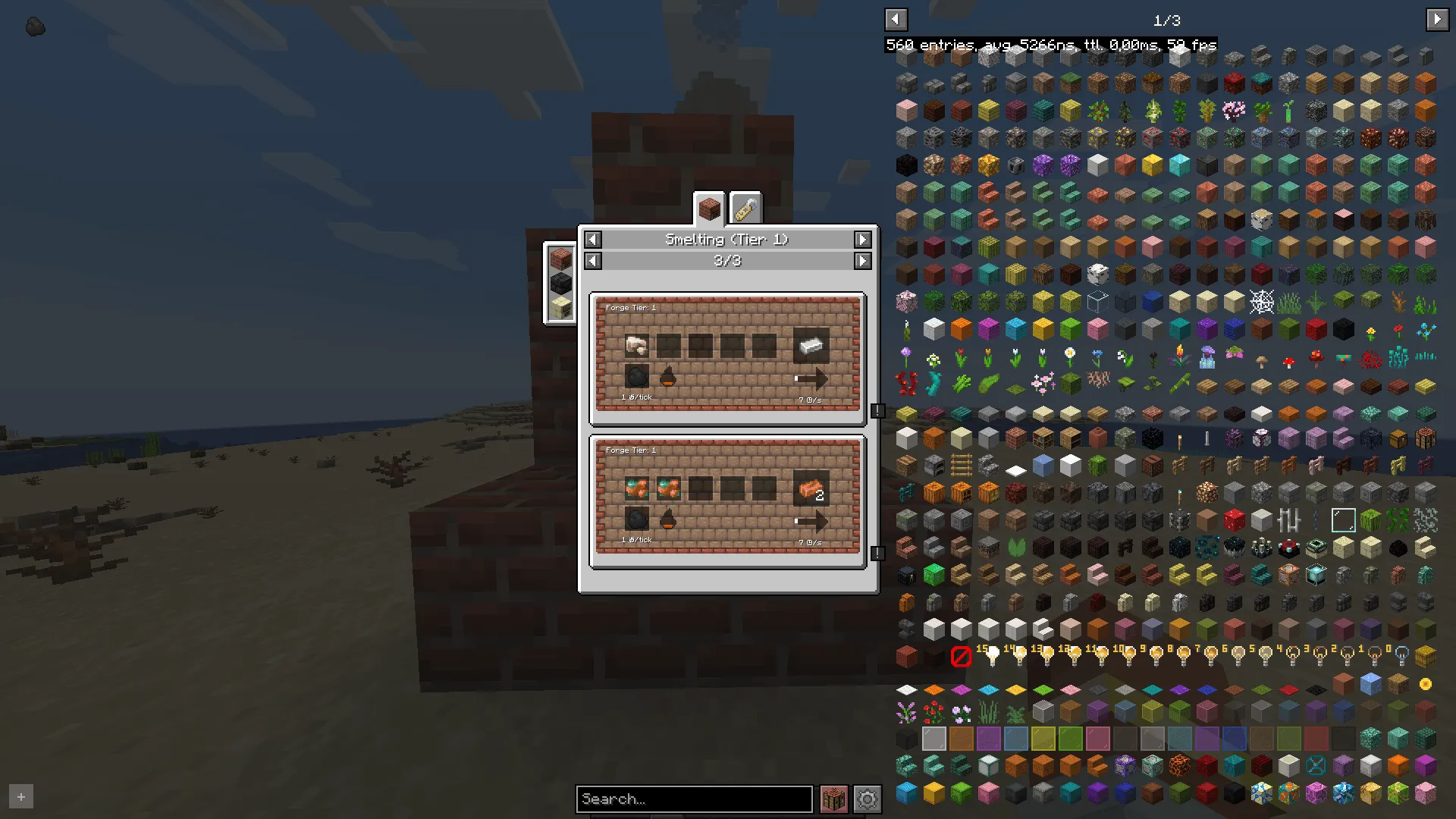Click the red barrier icon in the item list
Viewport: 1456px width, 819px height.
point(961,657)
